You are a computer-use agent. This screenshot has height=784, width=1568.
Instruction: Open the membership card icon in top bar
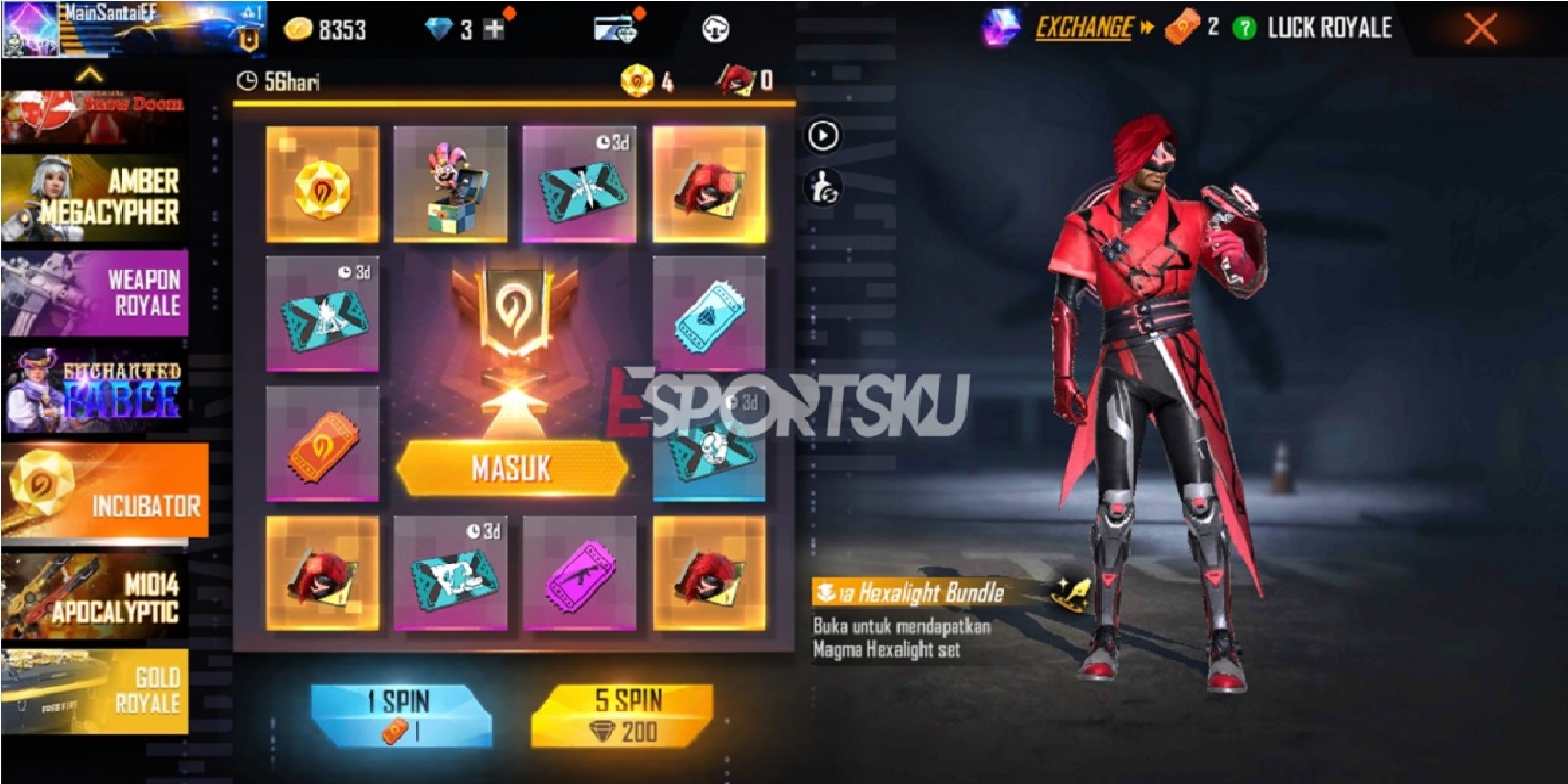[x=617, y=26]
